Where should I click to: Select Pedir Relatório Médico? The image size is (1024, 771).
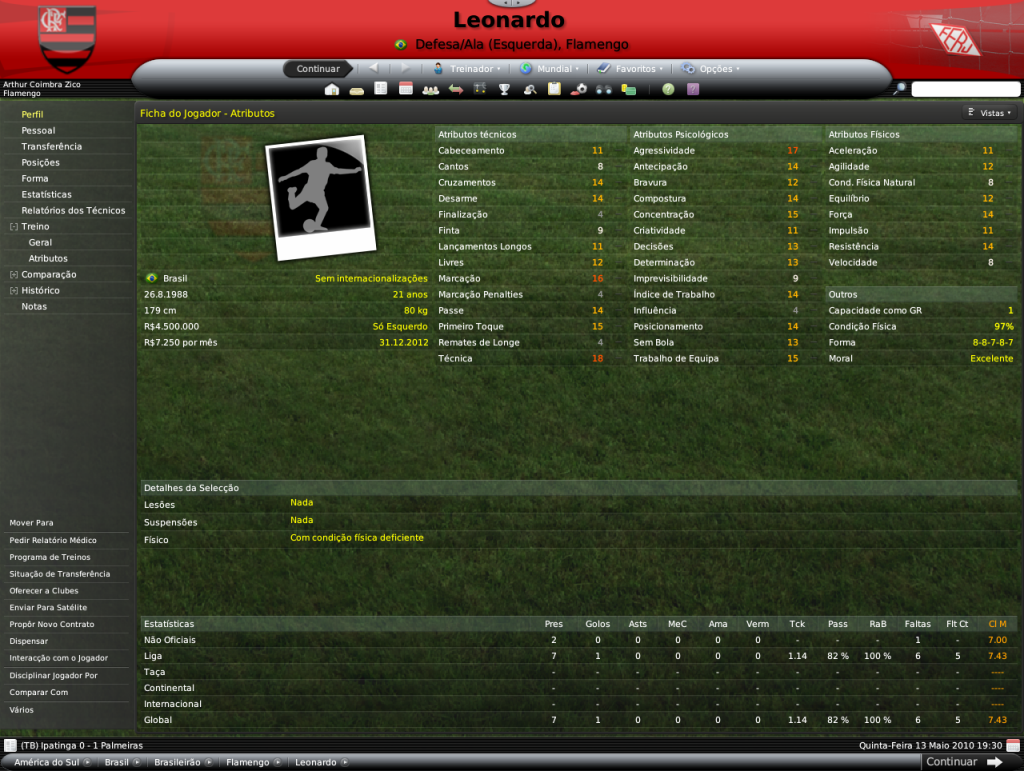(53, 540)
